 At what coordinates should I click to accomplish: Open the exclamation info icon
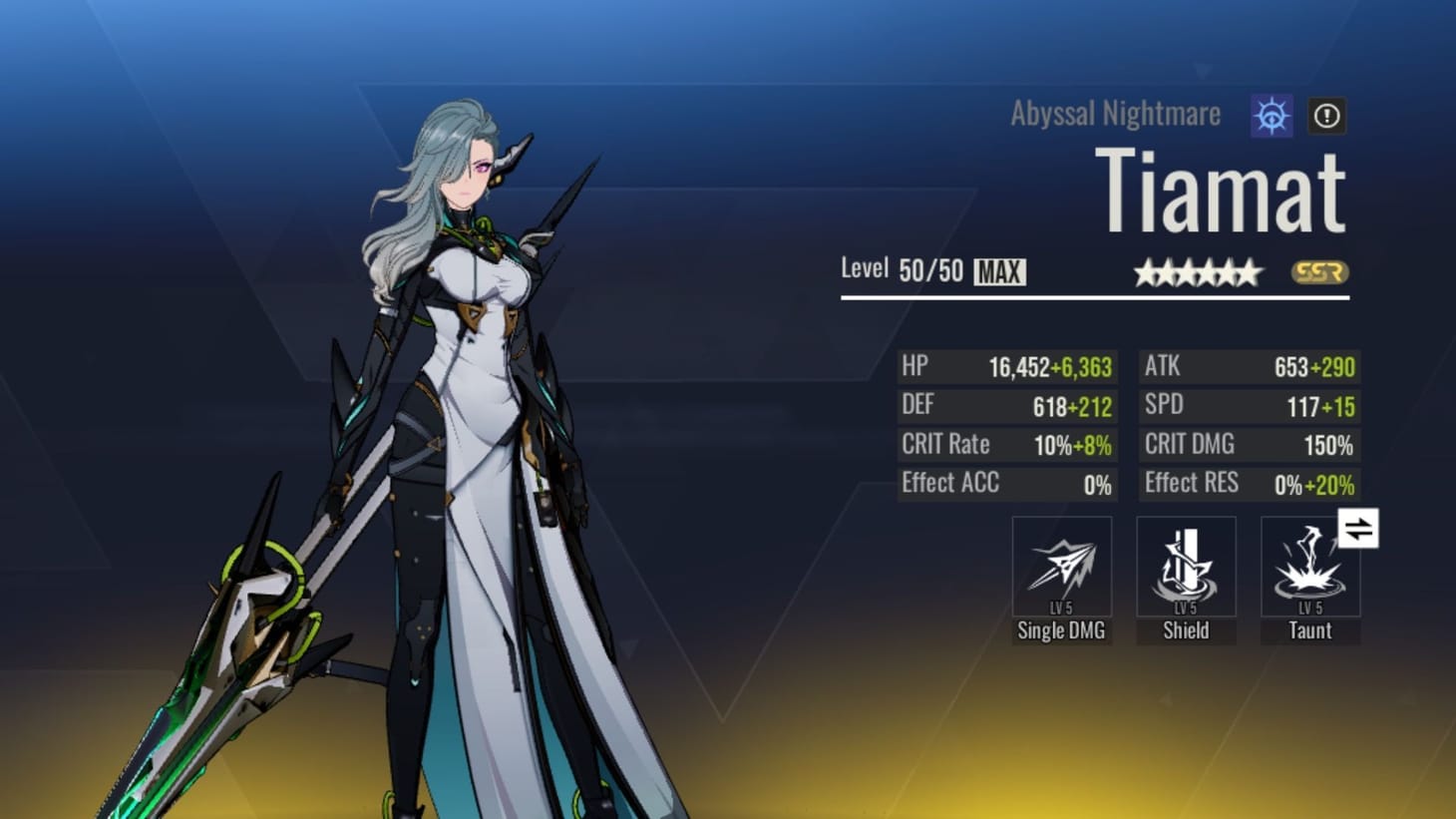pyautogui.click(x=1326, y=116)
